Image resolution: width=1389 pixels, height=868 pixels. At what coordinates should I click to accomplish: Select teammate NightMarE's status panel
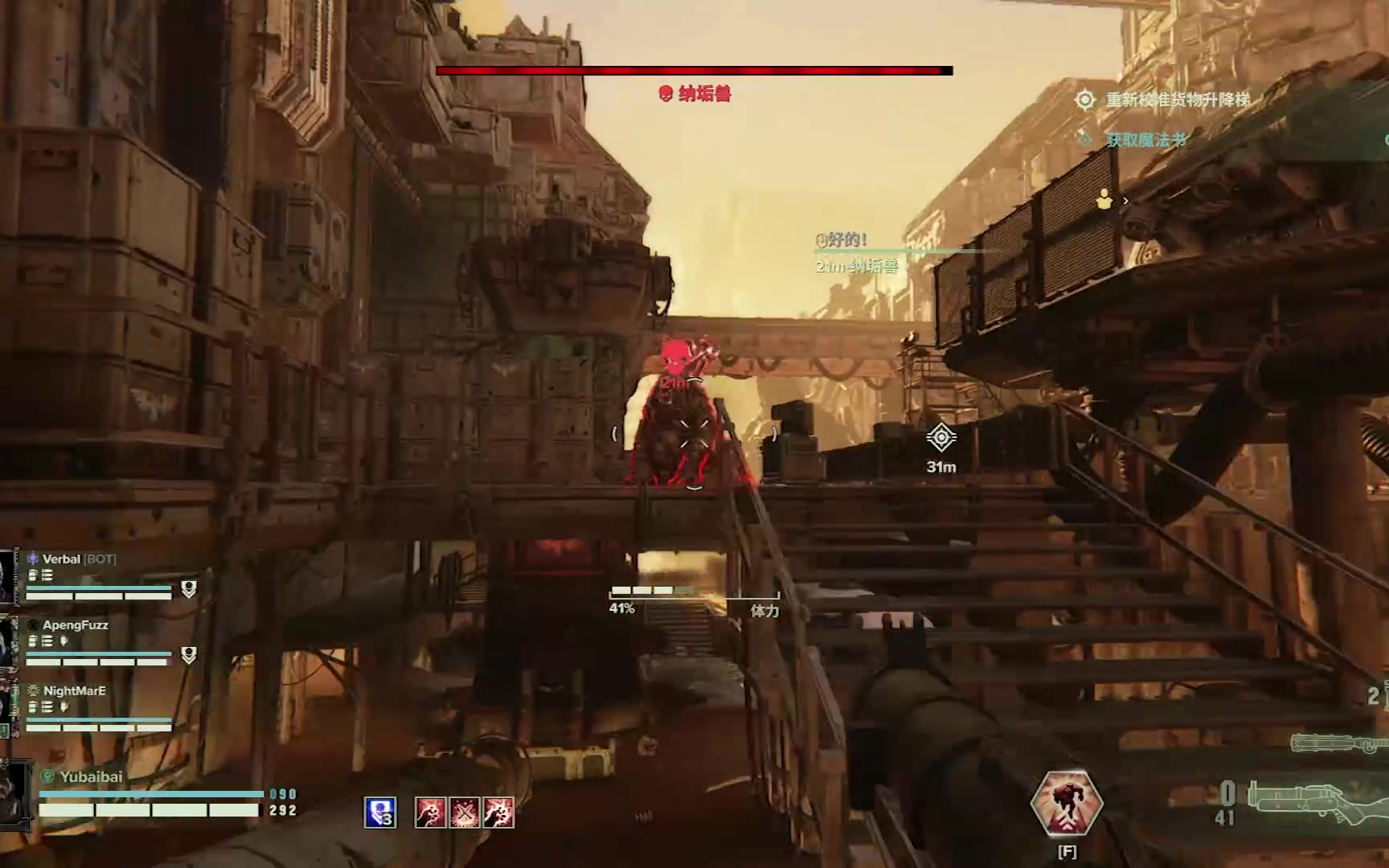pos(98,709)
